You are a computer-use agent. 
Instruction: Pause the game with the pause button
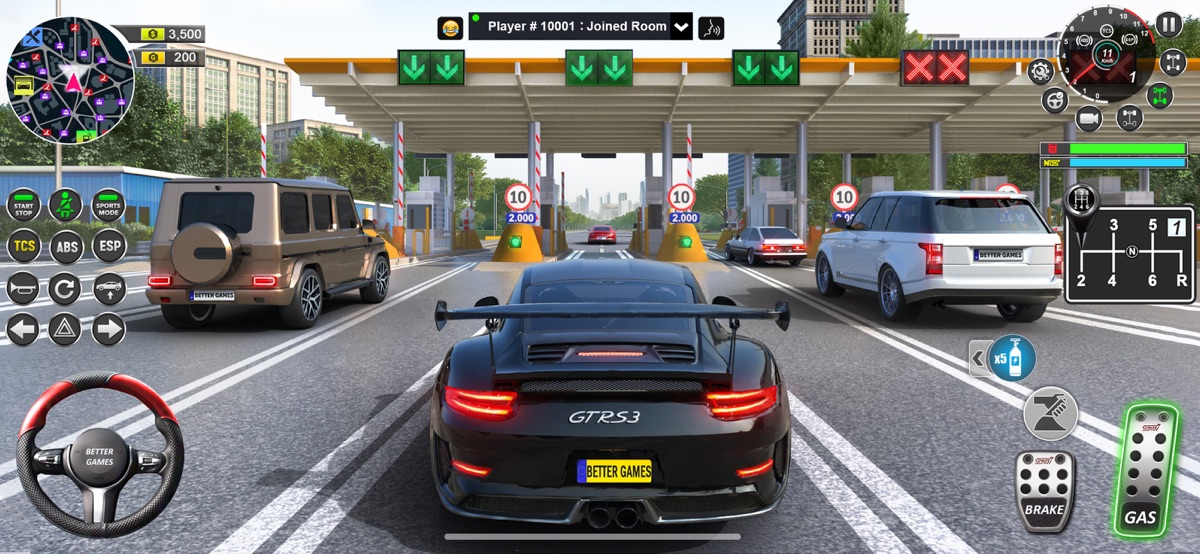(1168, 24)
